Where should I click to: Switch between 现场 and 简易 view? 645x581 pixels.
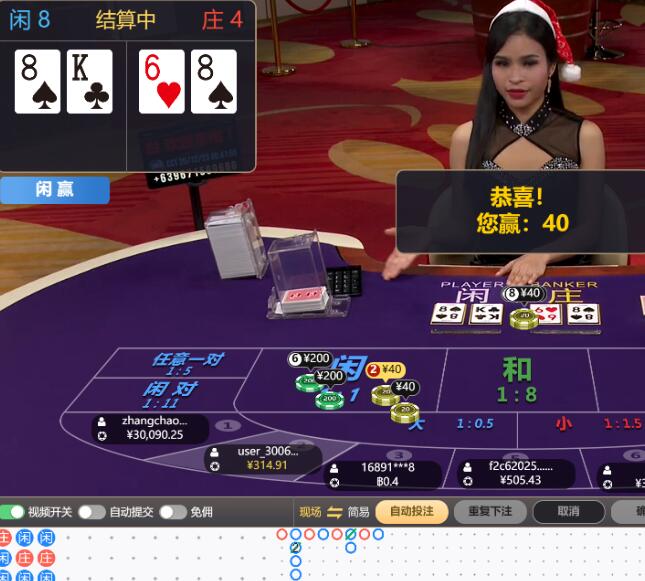pyautogui.click(x=334, y=512)
